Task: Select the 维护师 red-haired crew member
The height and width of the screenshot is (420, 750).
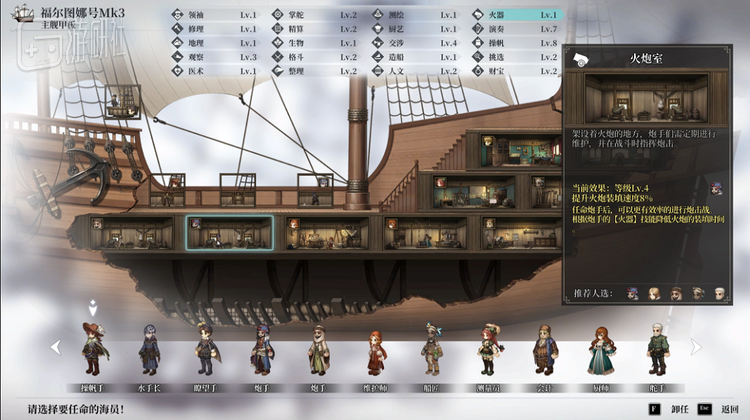Action: click(375, 350)
